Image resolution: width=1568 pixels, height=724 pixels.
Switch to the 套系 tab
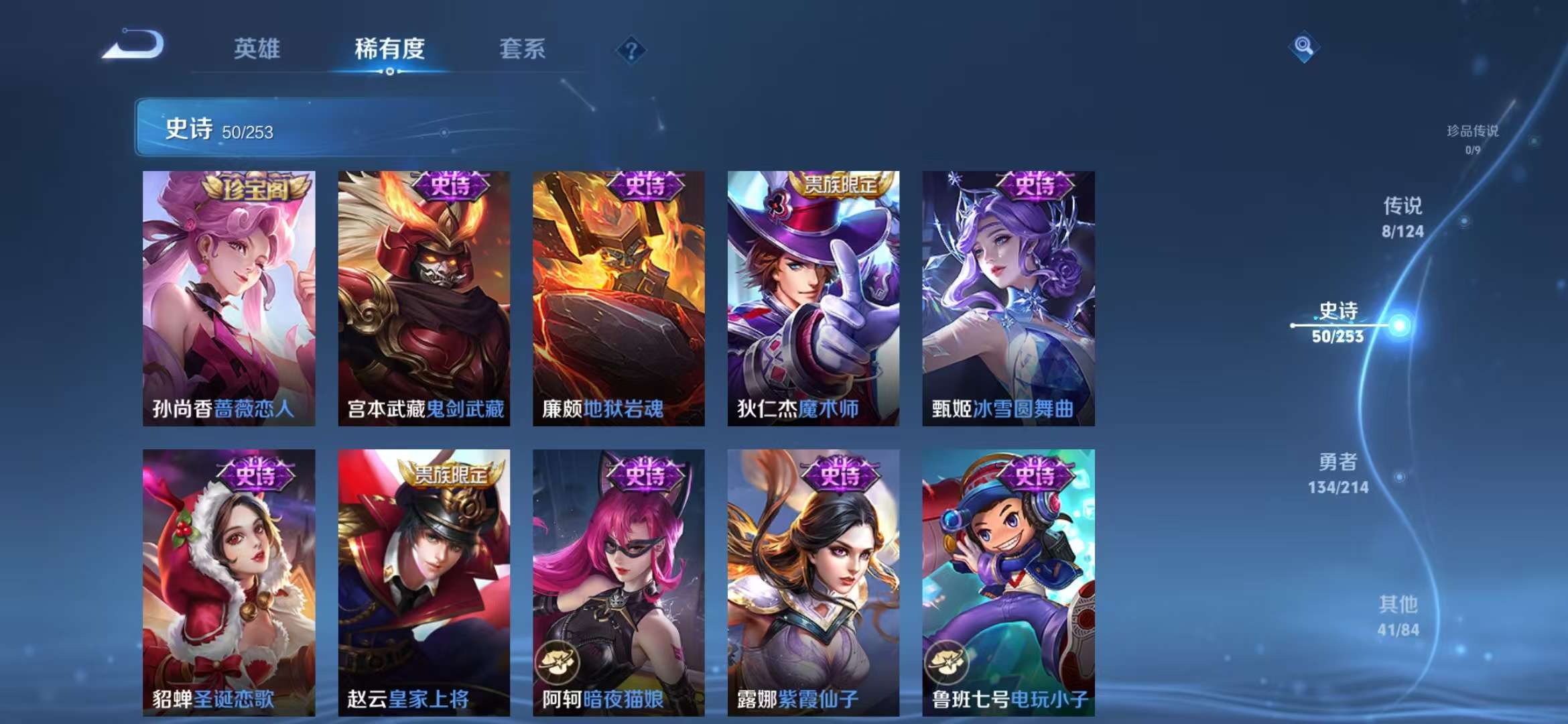(x=521, y=49)
